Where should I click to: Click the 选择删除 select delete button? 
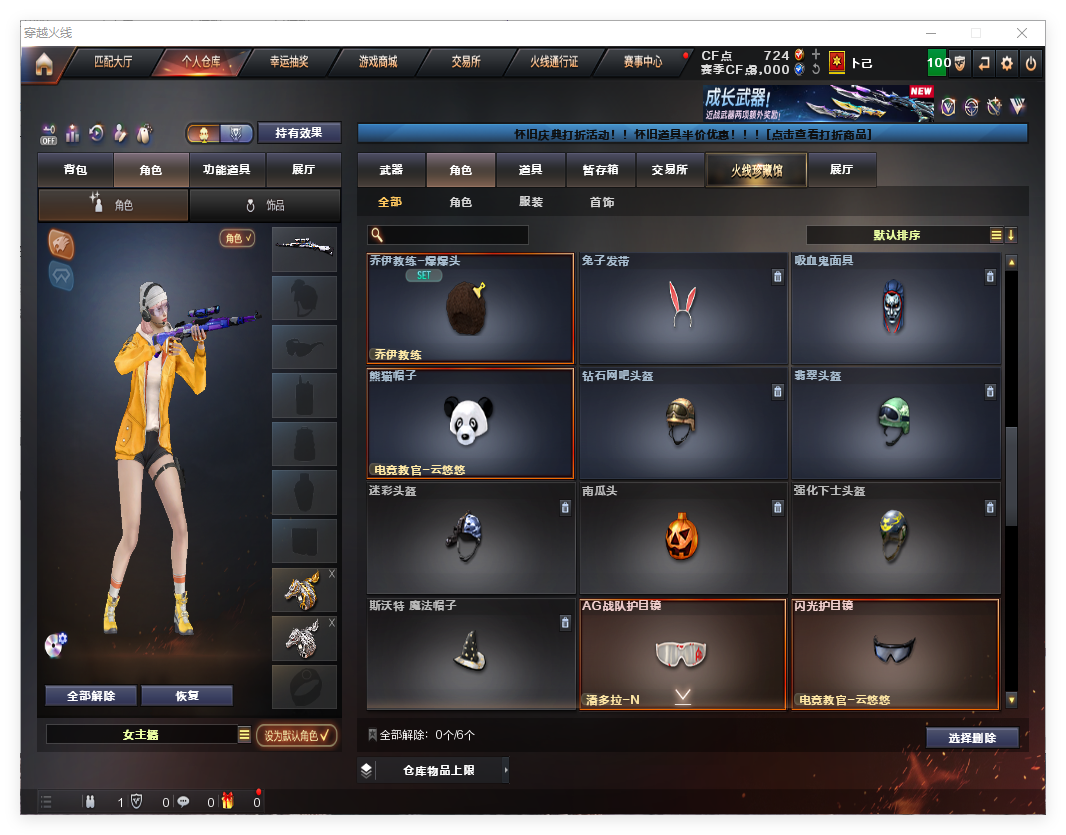click(971, 738)
